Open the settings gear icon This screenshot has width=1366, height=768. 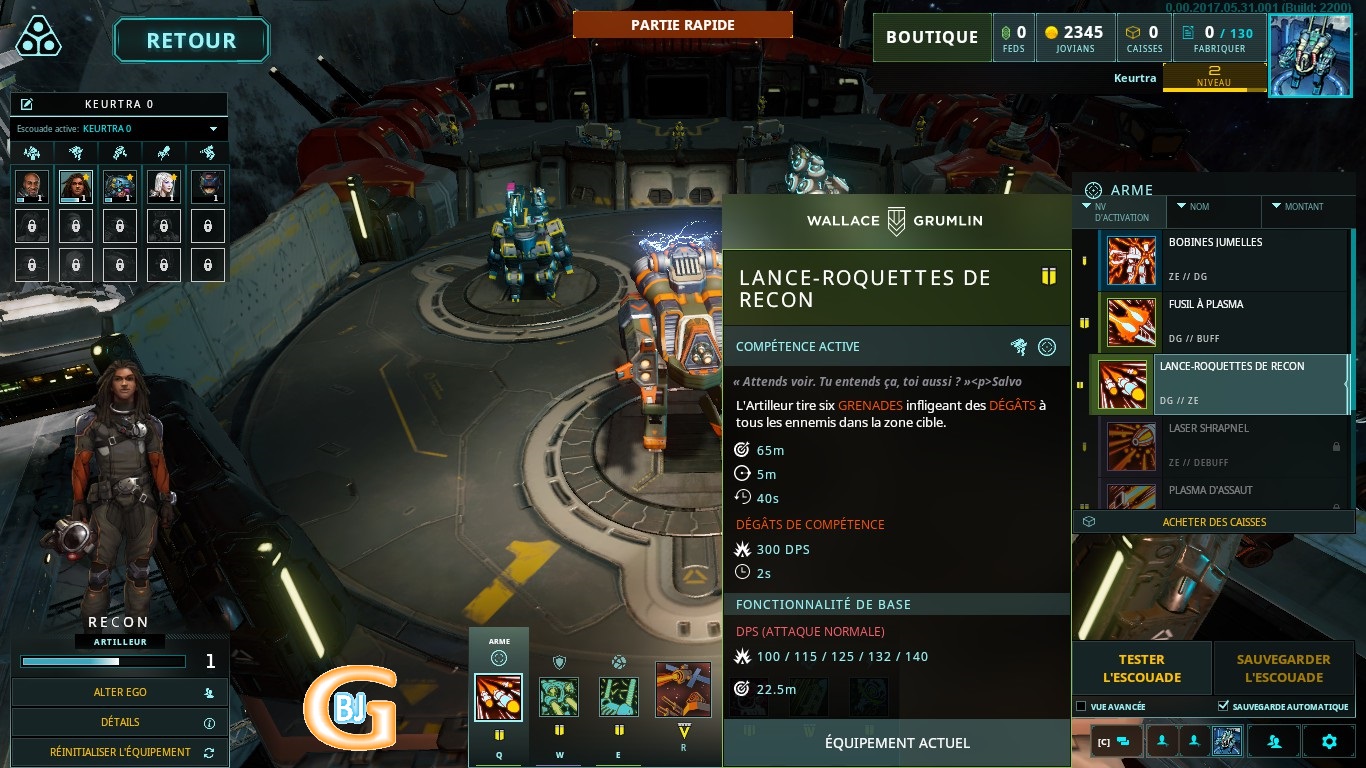click(x=1329, y=741)
